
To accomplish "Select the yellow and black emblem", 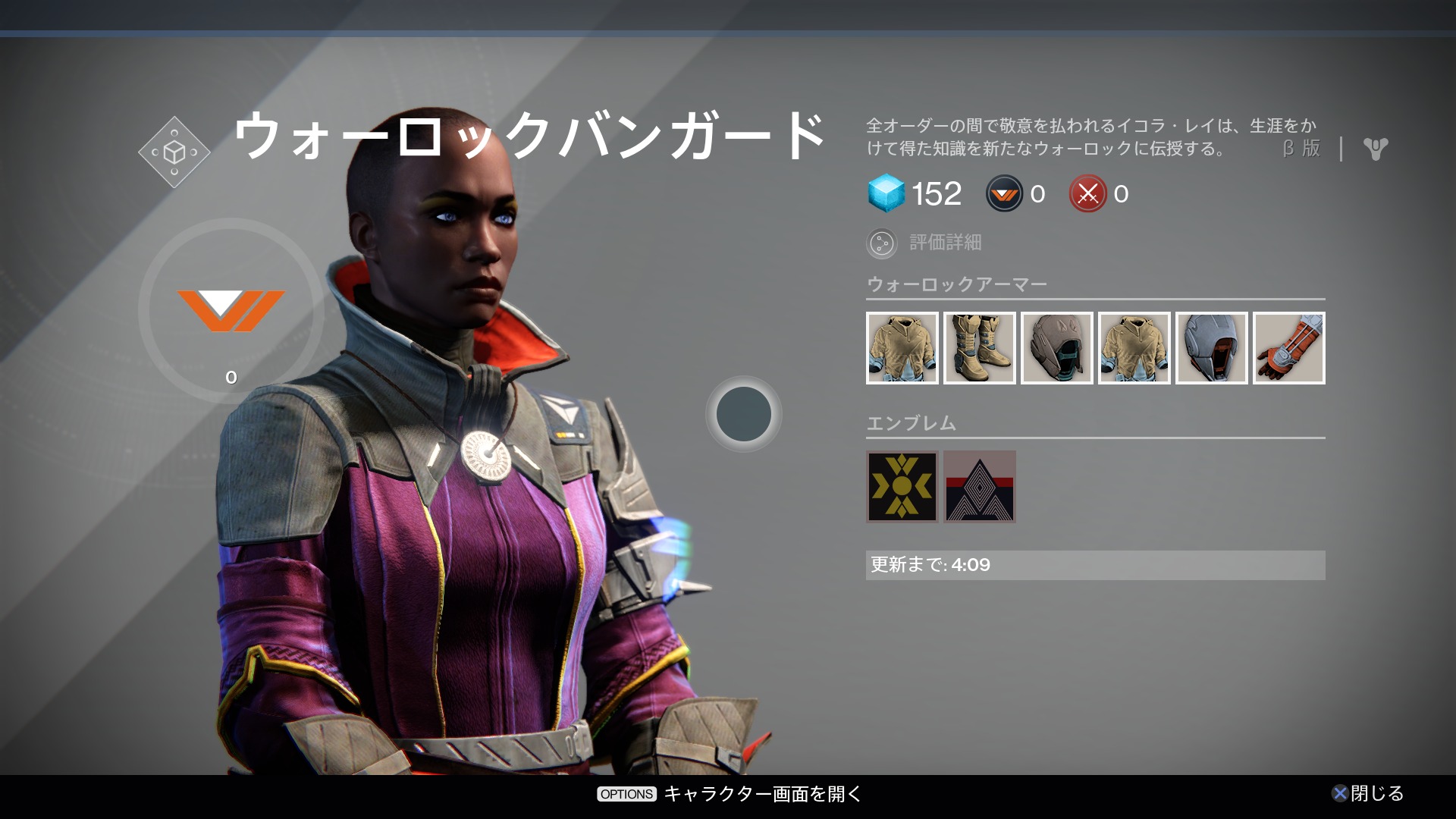I will (902, 487).
